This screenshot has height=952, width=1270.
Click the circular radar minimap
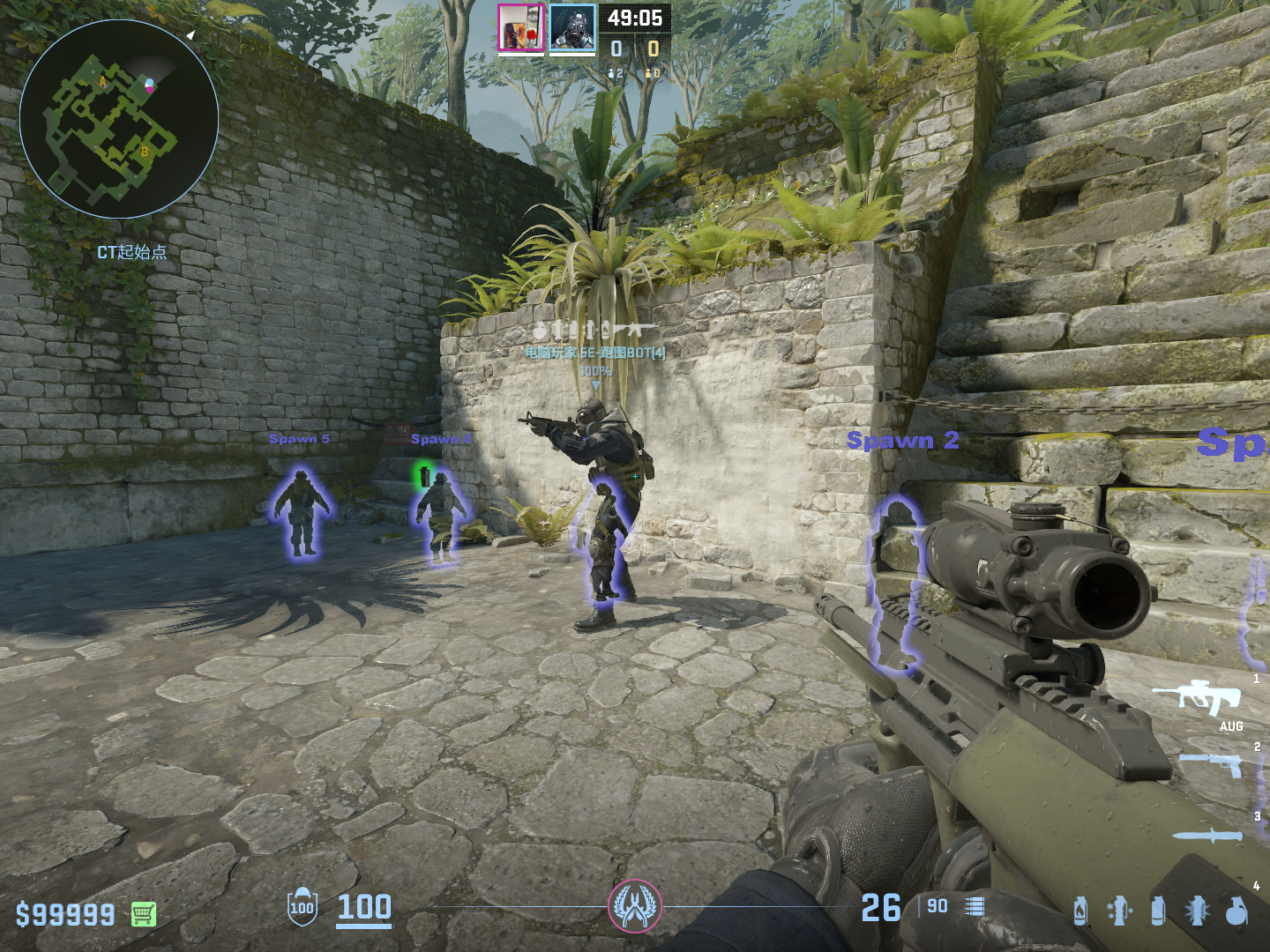click(x=119, y=119)
